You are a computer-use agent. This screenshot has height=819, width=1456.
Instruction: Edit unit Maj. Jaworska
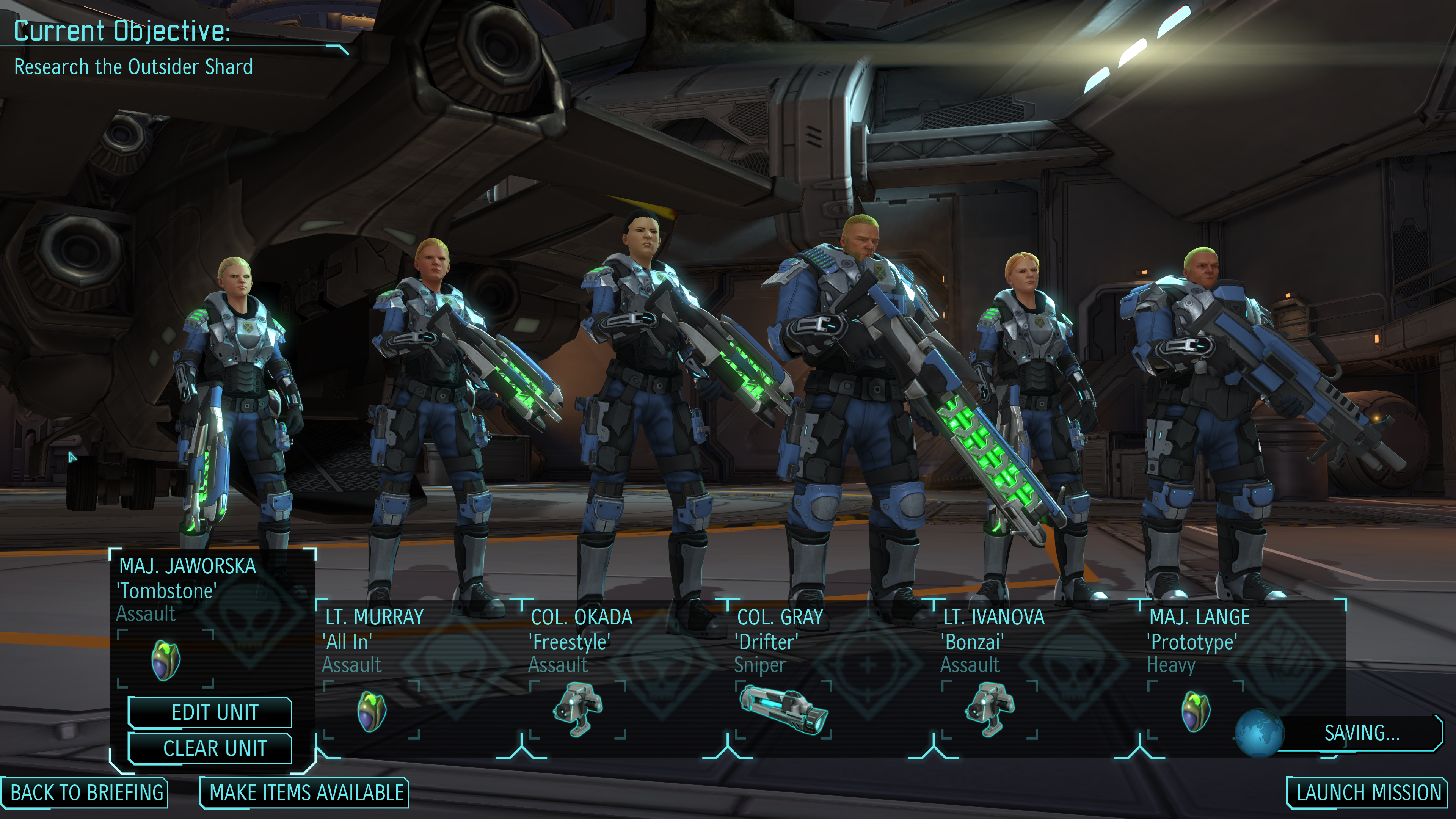point(214,712)
